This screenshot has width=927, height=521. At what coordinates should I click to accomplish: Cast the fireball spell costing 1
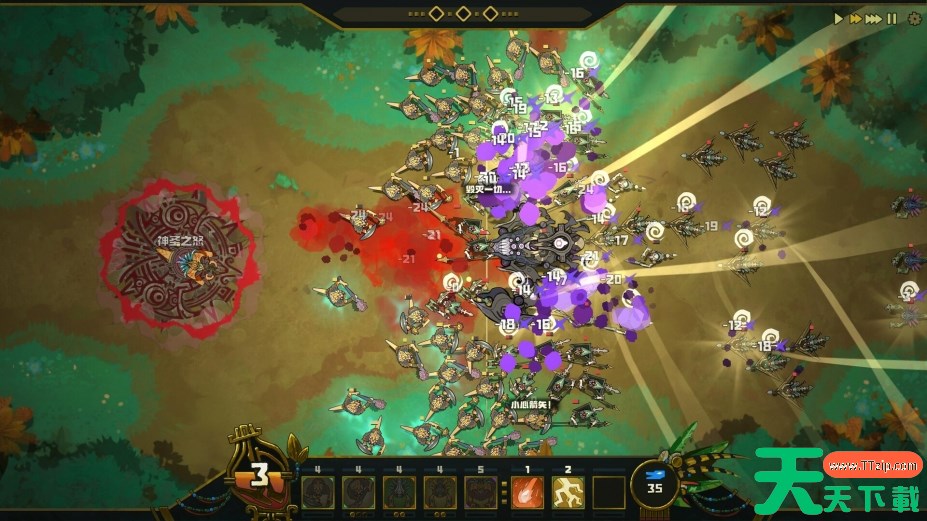pyautogui.click(x=527, y=492)
